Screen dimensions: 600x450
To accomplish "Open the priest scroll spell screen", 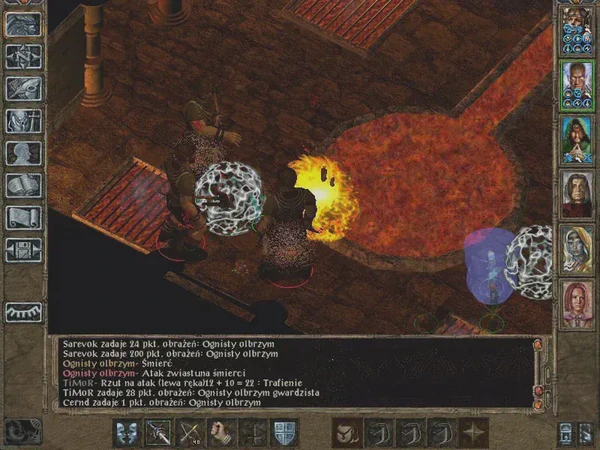I will [x=23, y=217].
